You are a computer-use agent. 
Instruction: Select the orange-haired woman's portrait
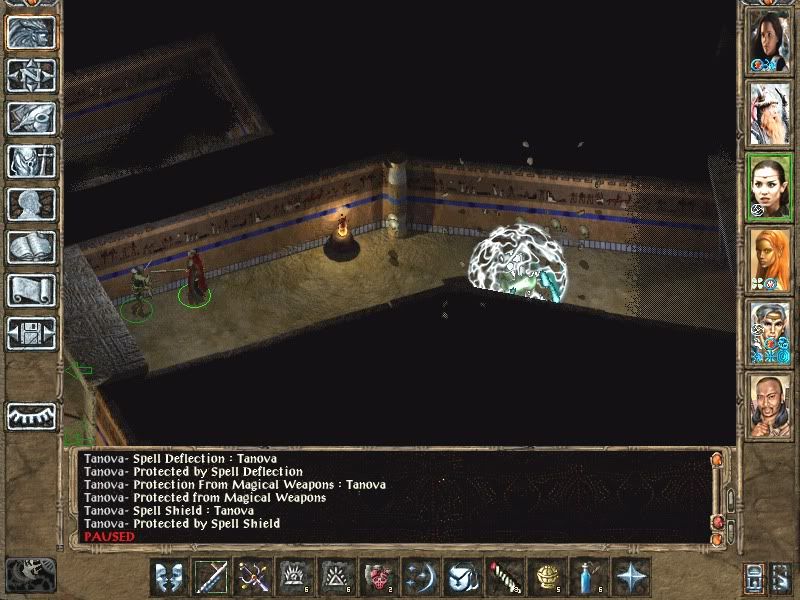[770, 258]
